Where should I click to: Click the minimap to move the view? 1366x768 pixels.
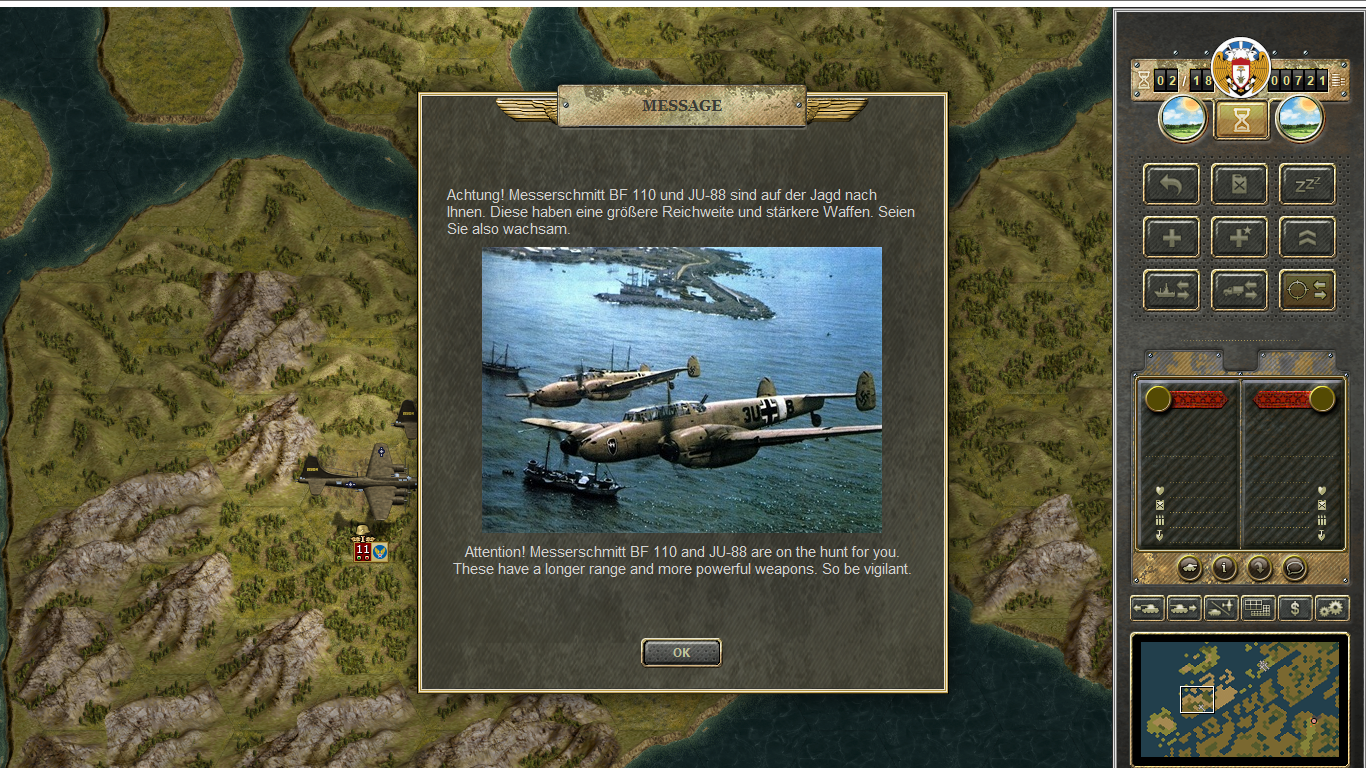pos(1240,698)
